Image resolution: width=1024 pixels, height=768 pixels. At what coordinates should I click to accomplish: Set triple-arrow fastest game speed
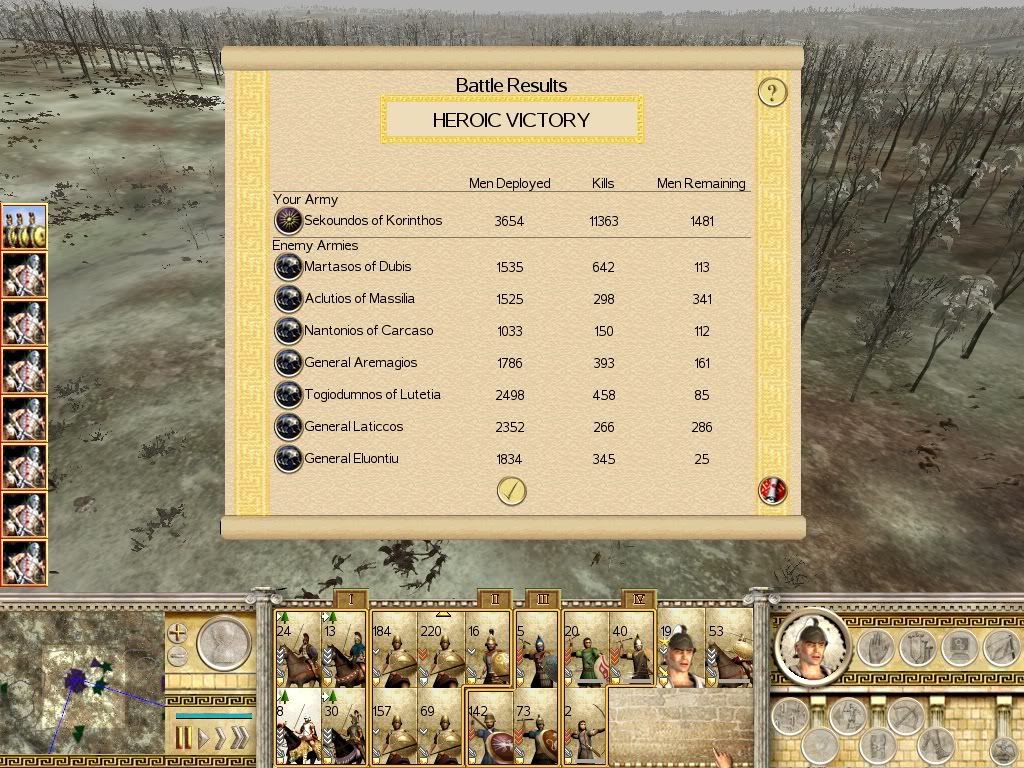point(238,740)
